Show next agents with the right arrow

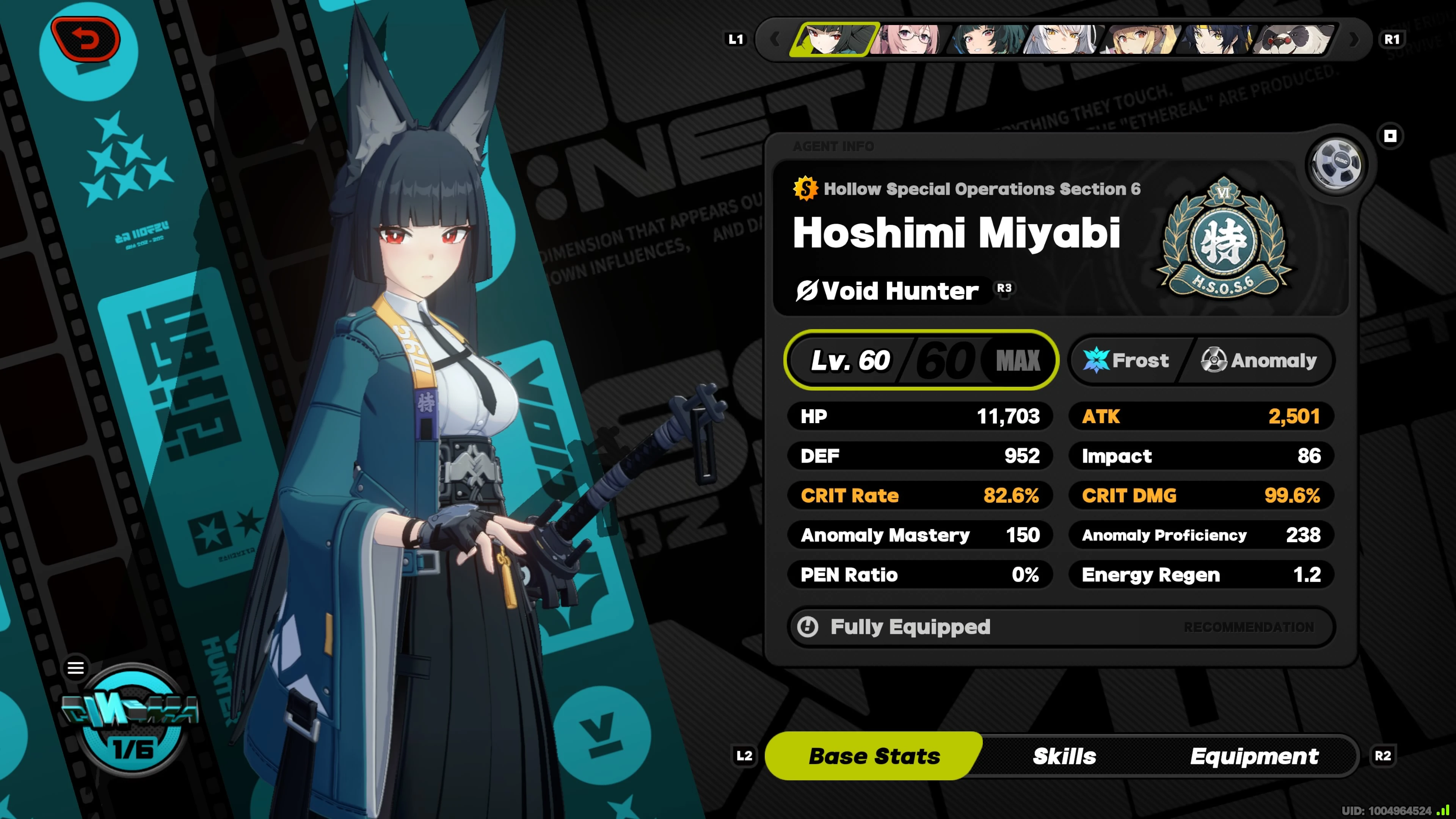point(1354,39)
